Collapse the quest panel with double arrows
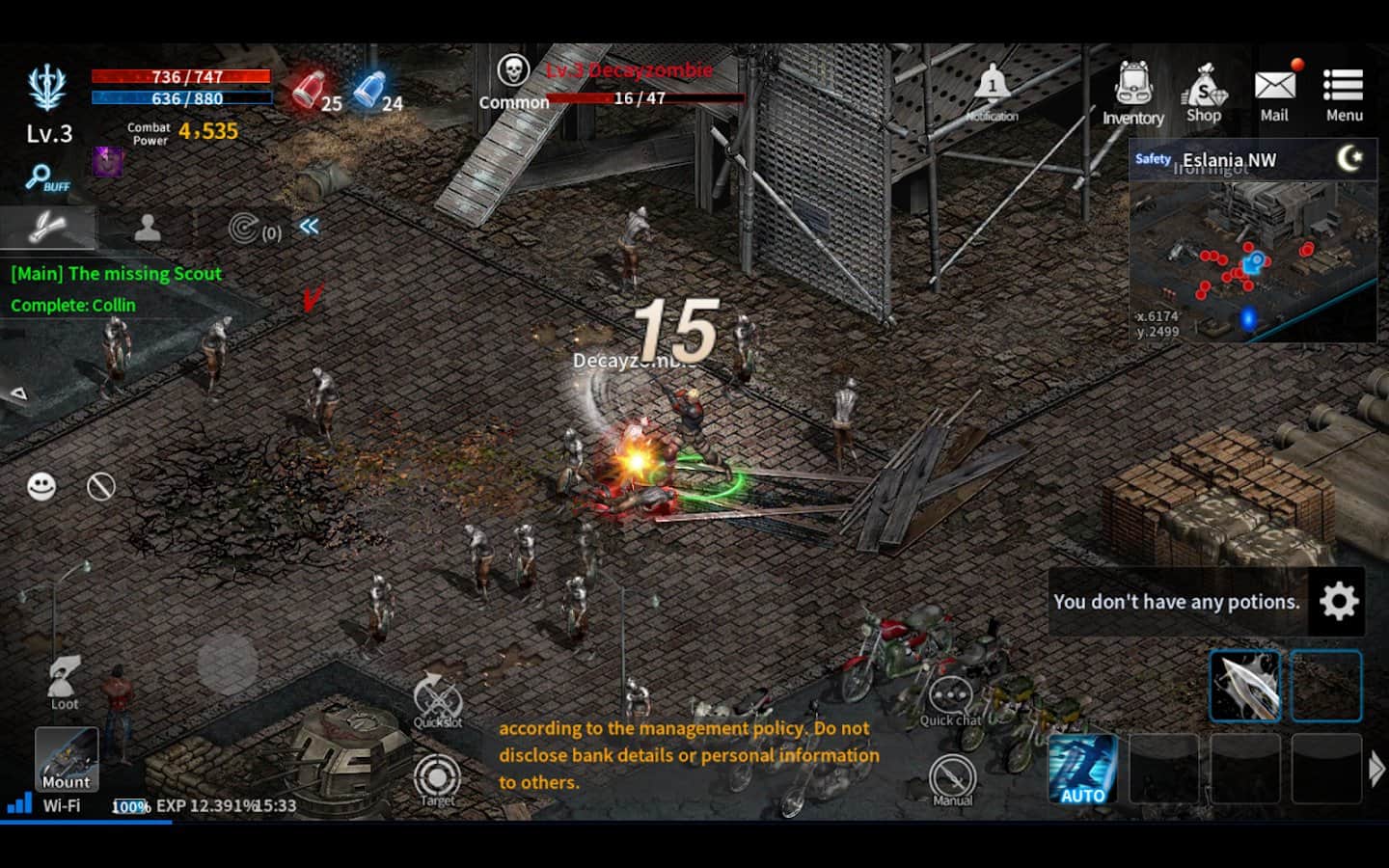This screenshot has width=1389, height=868. 309,227
